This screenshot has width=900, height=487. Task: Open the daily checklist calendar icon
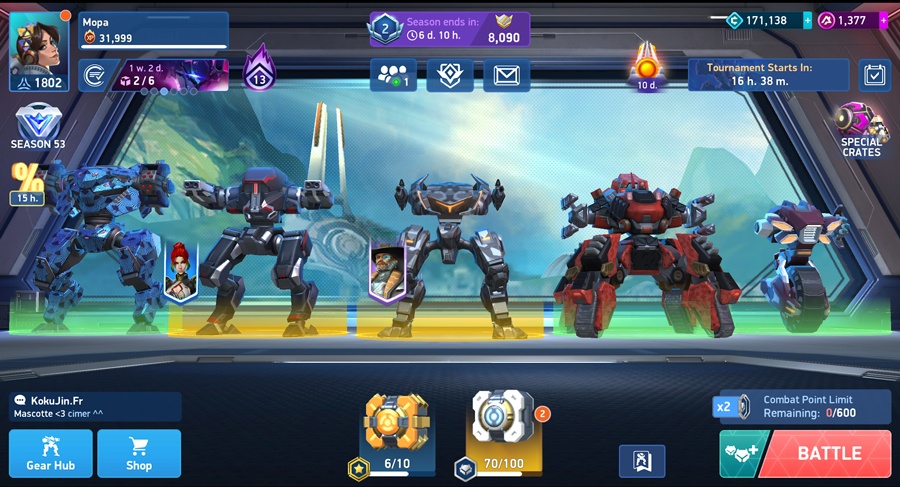click(874, 75)
